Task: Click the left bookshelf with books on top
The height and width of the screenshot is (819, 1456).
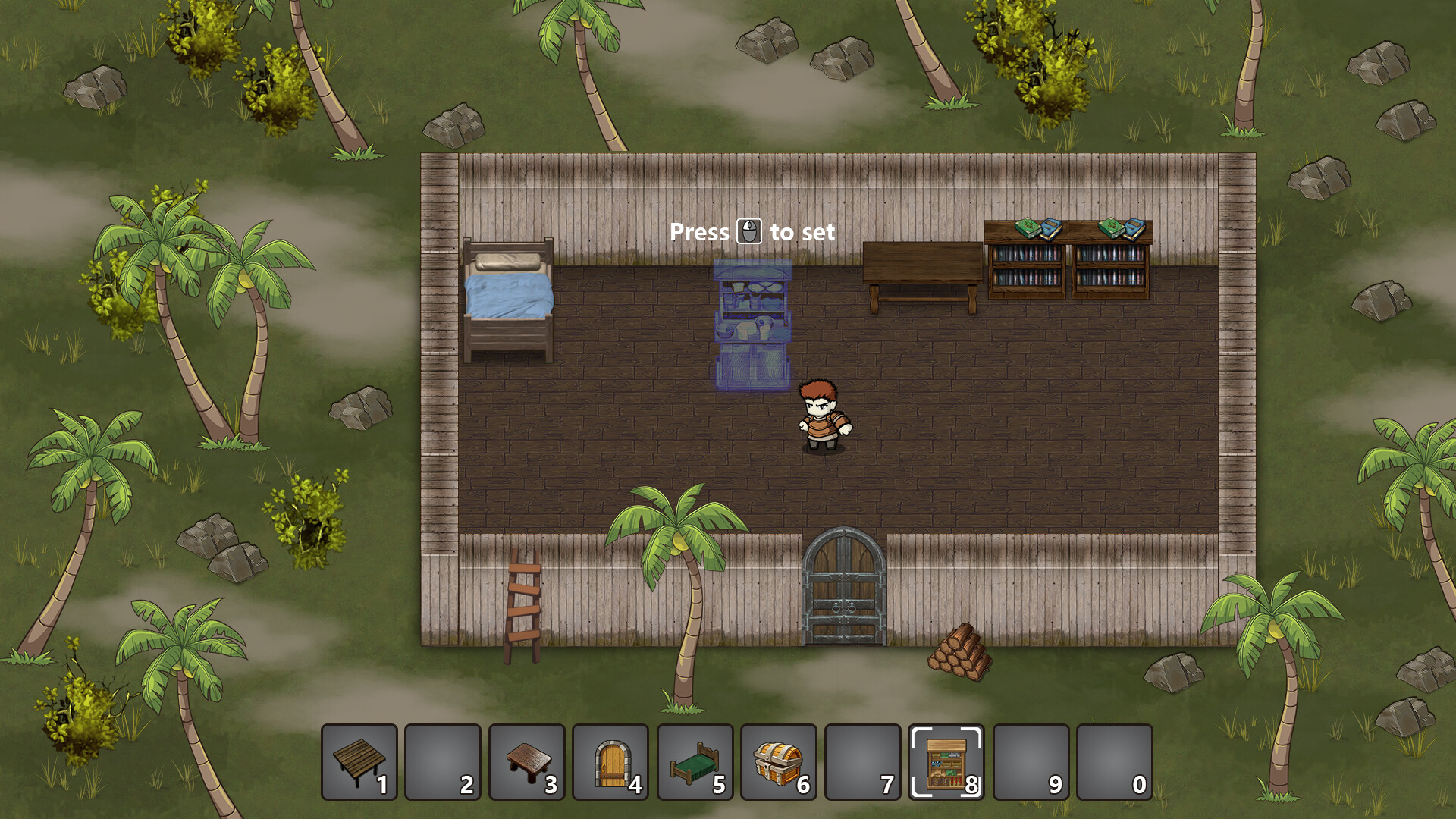Action: 1028,262
